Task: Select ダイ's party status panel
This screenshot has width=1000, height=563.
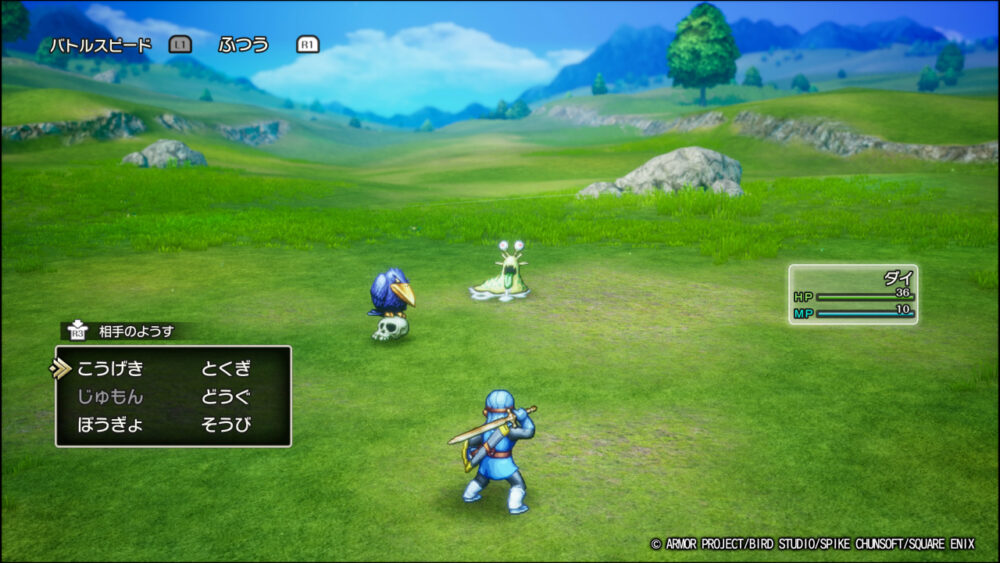Action: 853,295
